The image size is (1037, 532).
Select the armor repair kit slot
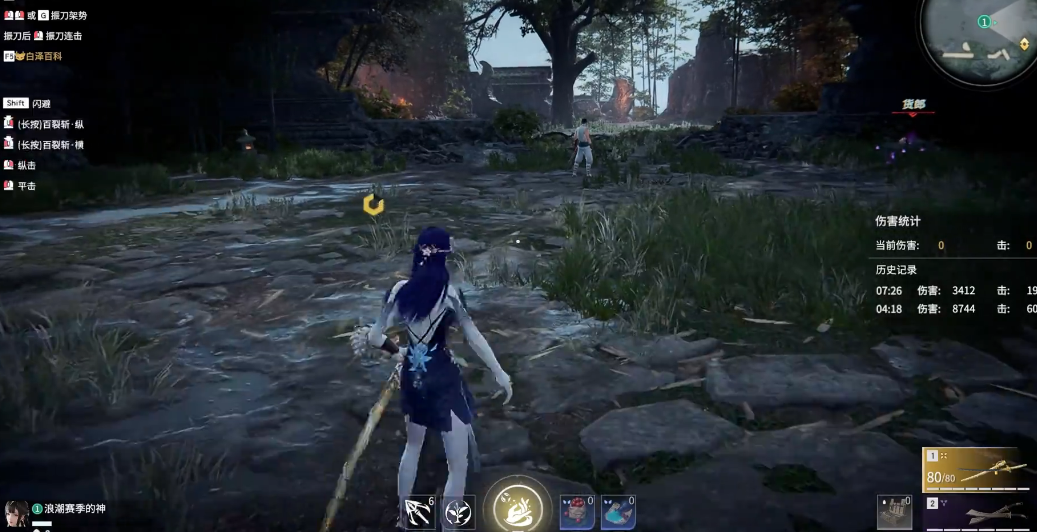pos(895,513)
